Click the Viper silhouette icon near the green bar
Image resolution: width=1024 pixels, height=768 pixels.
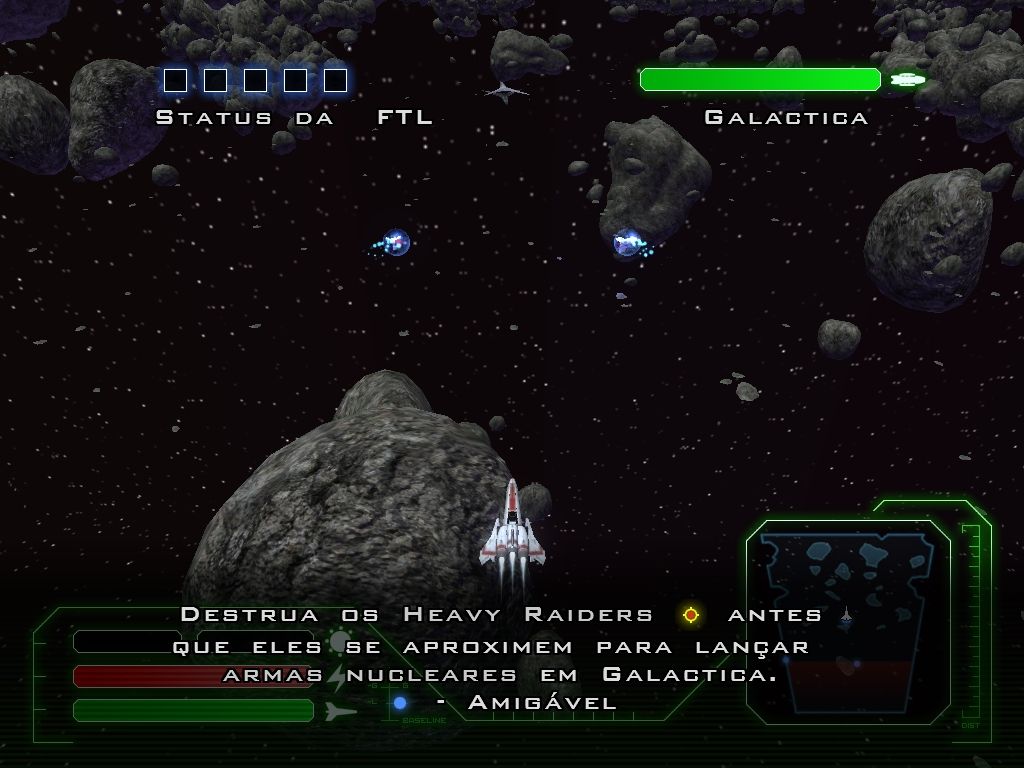click(340, 710)
